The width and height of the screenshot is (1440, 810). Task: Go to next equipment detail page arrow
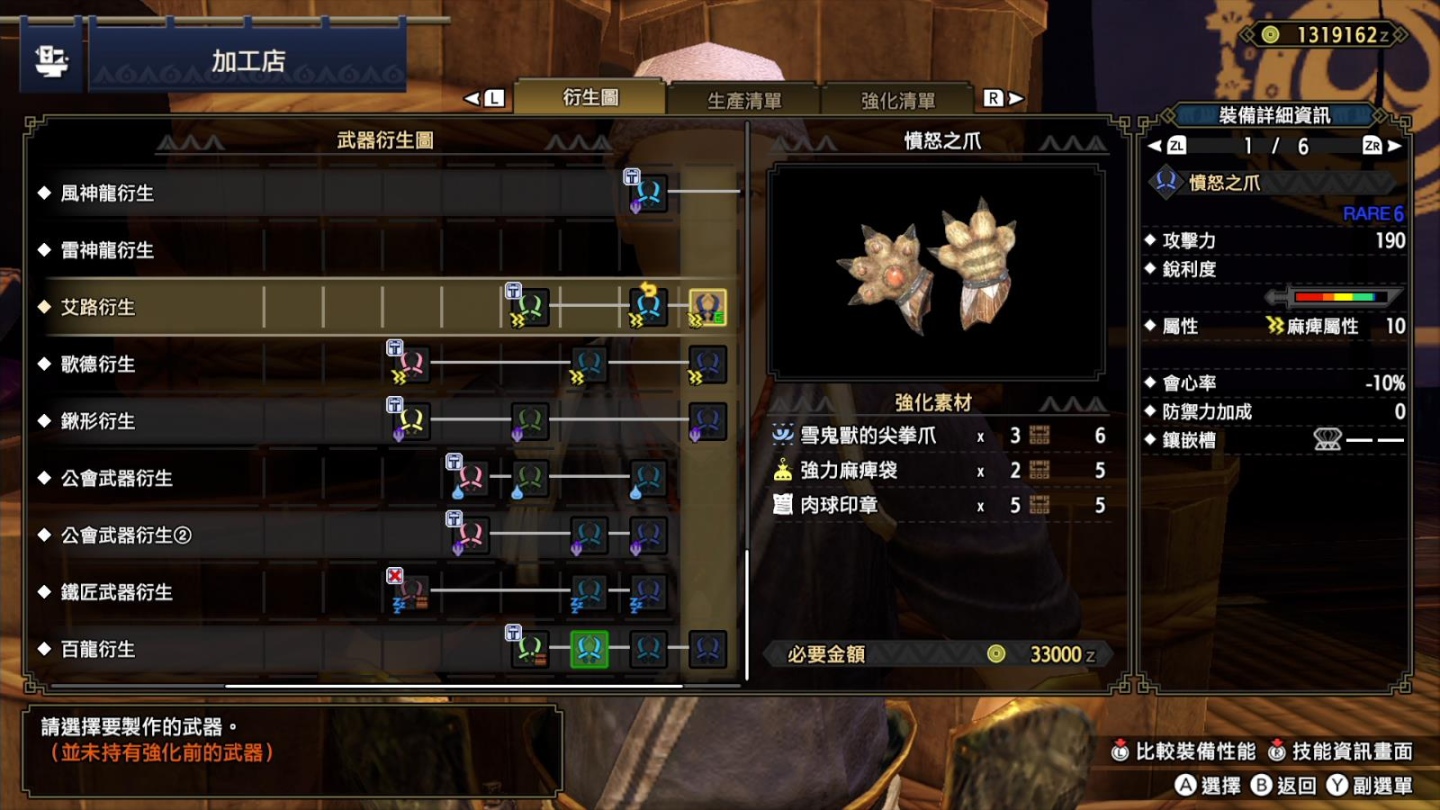click(x=1396, y=146)
